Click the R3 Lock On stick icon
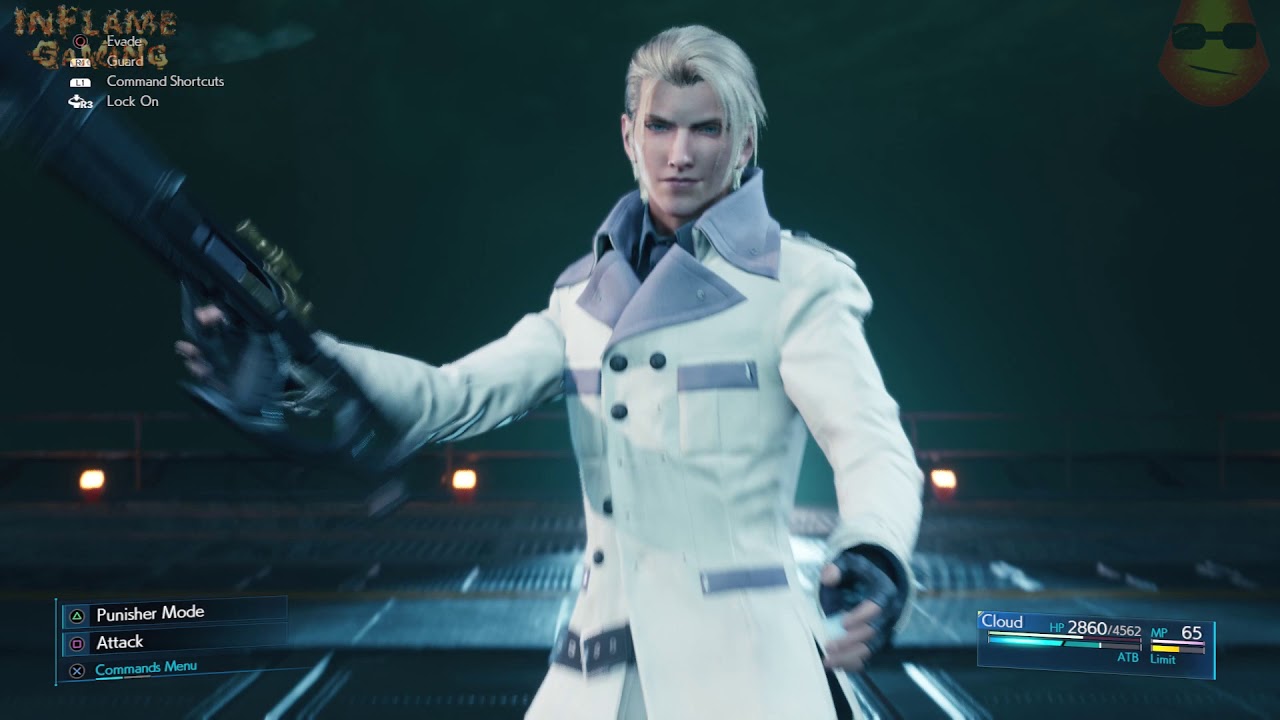The width and height of the screenshot is (1280, 720). point(79,101)
